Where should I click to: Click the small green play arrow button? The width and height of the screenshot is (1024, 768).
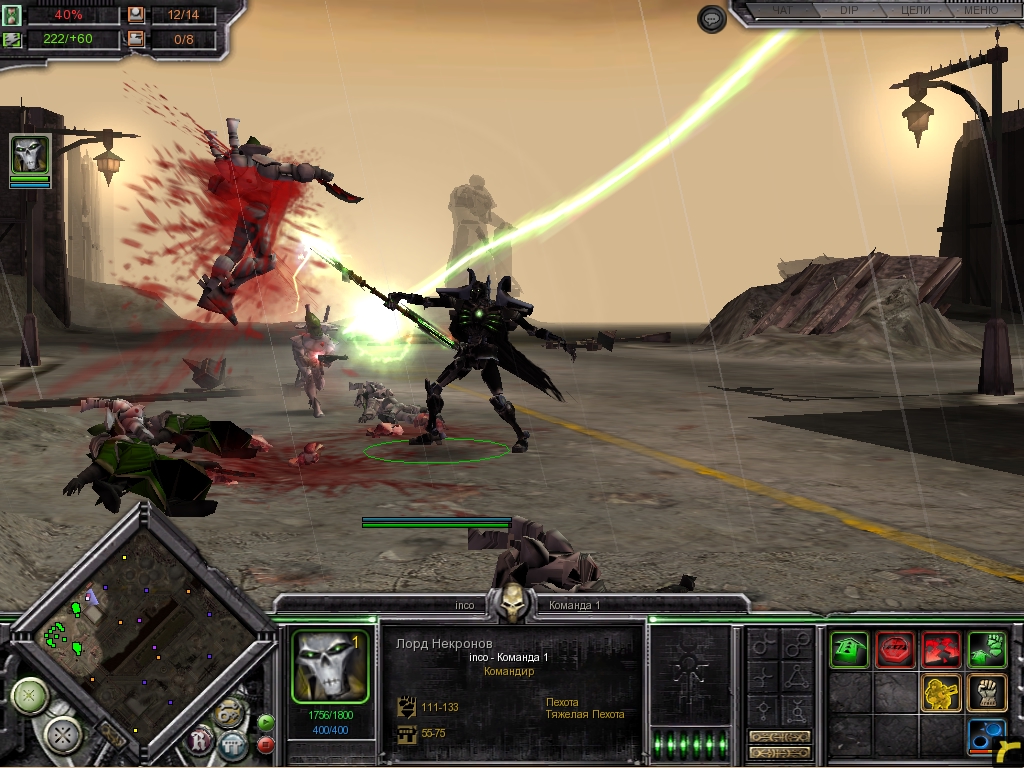(266, 720)
